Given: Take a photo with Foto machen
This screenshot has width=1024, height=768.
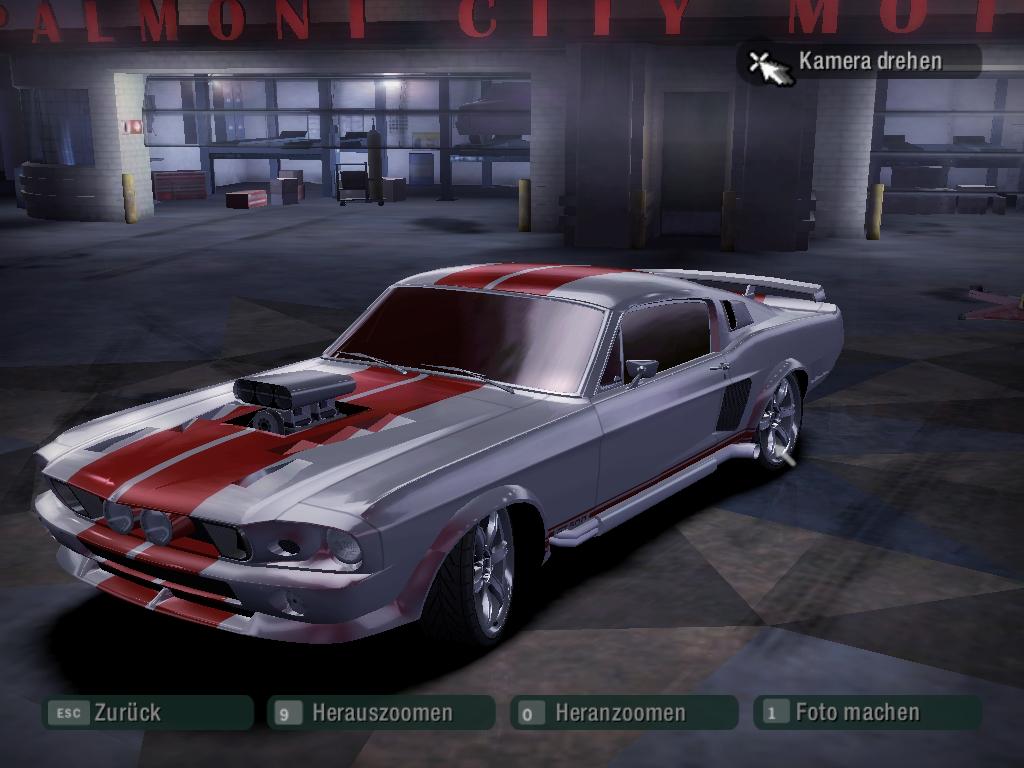Looking at the screenshot, I should coord(866,712).
